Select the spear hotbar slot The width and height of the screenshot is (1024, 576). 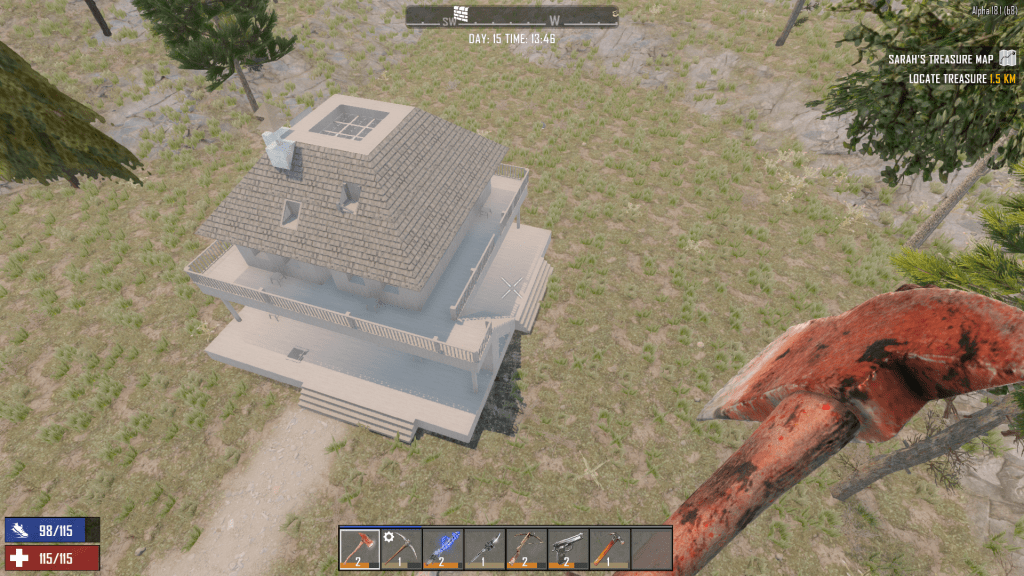[485, 548]
